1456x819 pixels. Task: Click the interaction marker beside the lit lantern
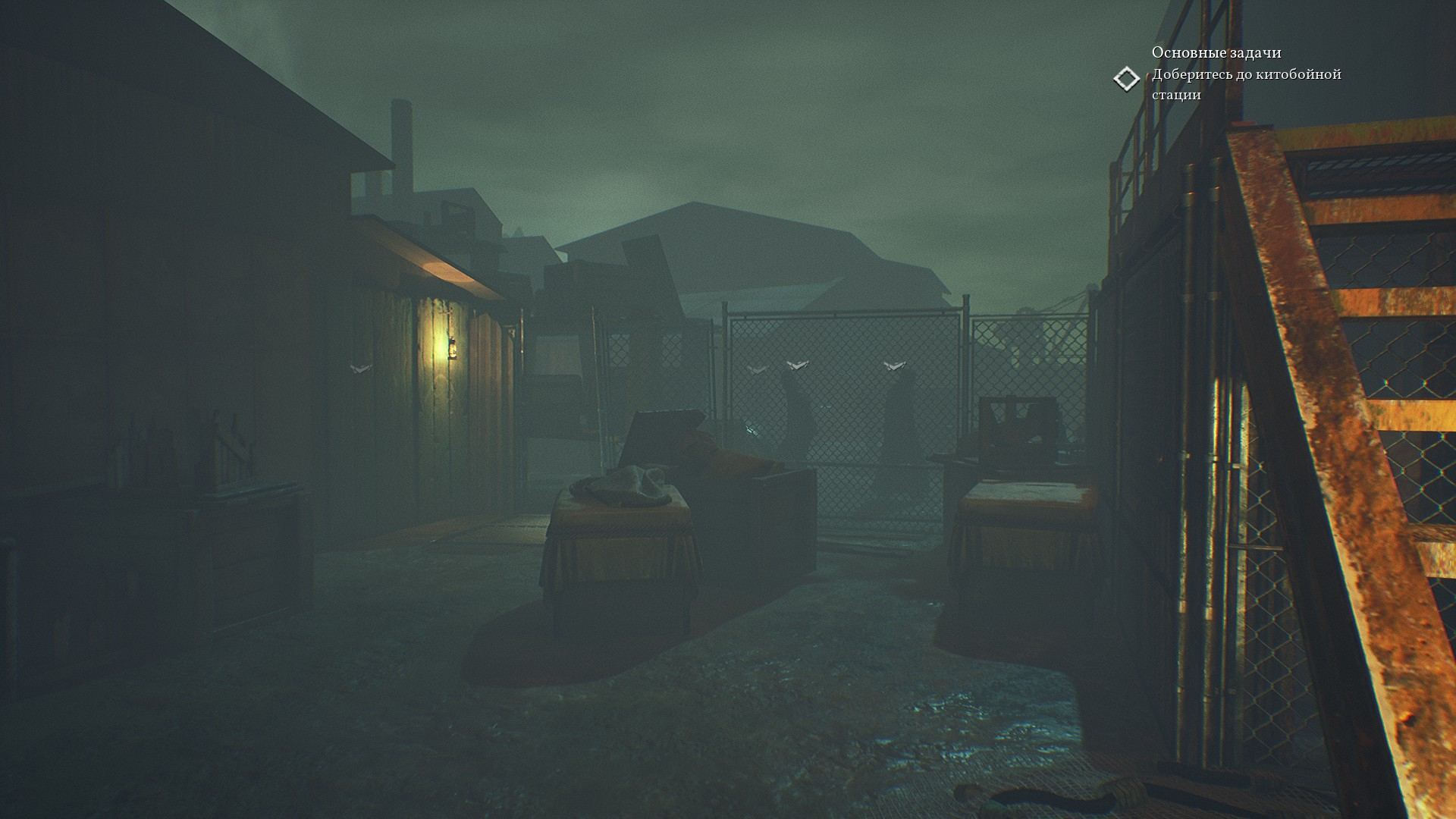[360, 368]
